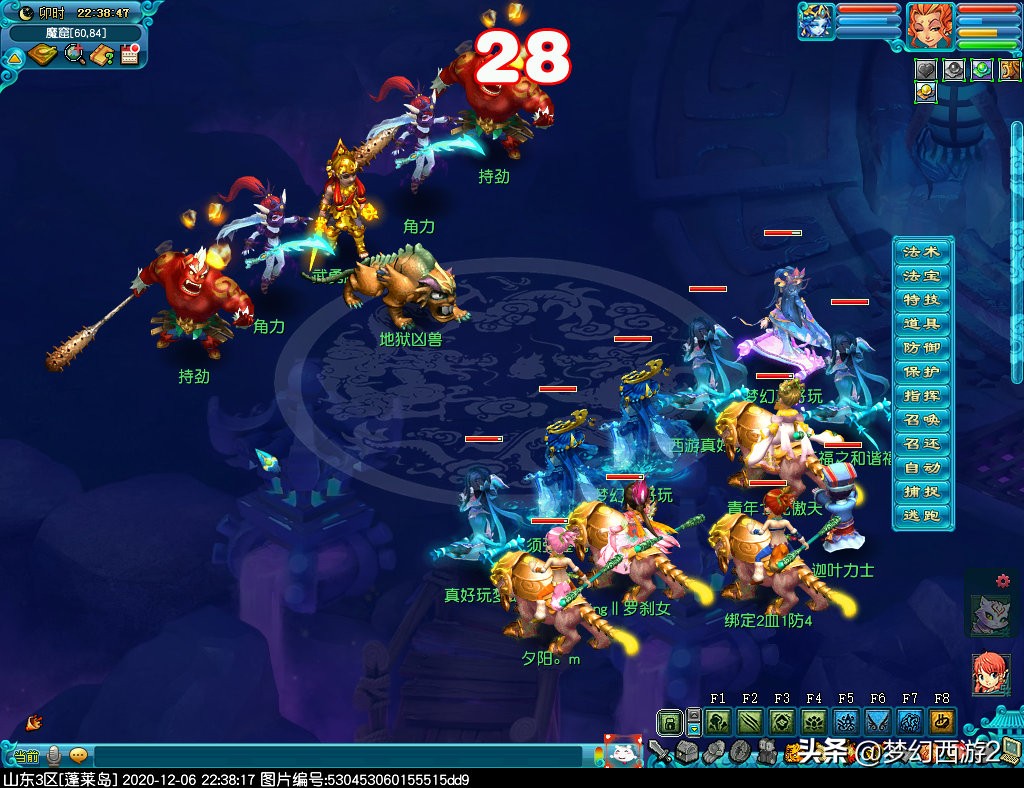This screenshot has width=1024, height=788.
Task: Choose the 捕捉 capture command
Action: (922, 492)
